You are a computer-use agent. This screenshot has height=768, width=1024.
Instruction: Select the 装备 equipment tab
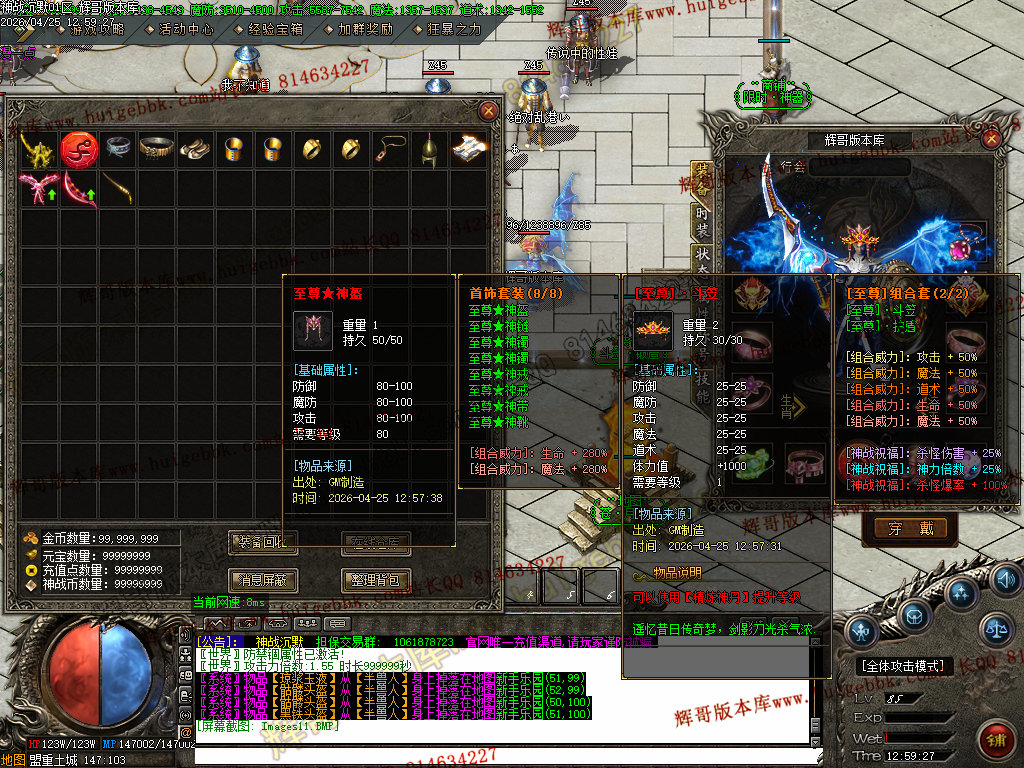tap(702, 182)
